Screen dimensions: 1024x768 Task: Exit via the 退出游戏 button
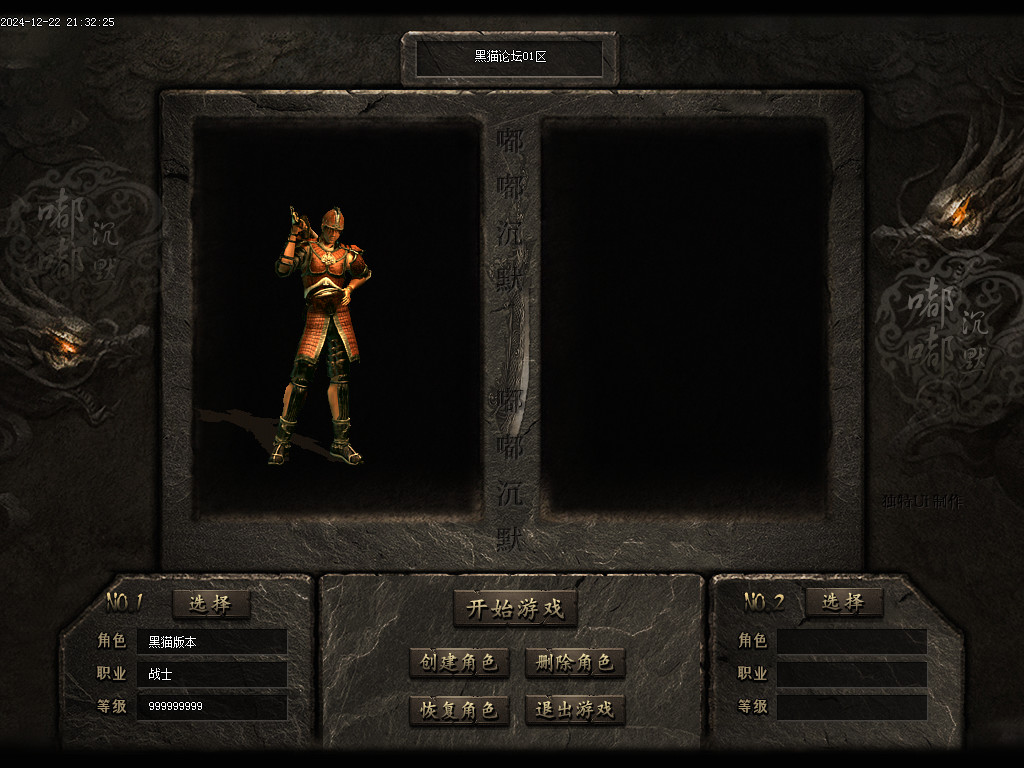[575, 710]
